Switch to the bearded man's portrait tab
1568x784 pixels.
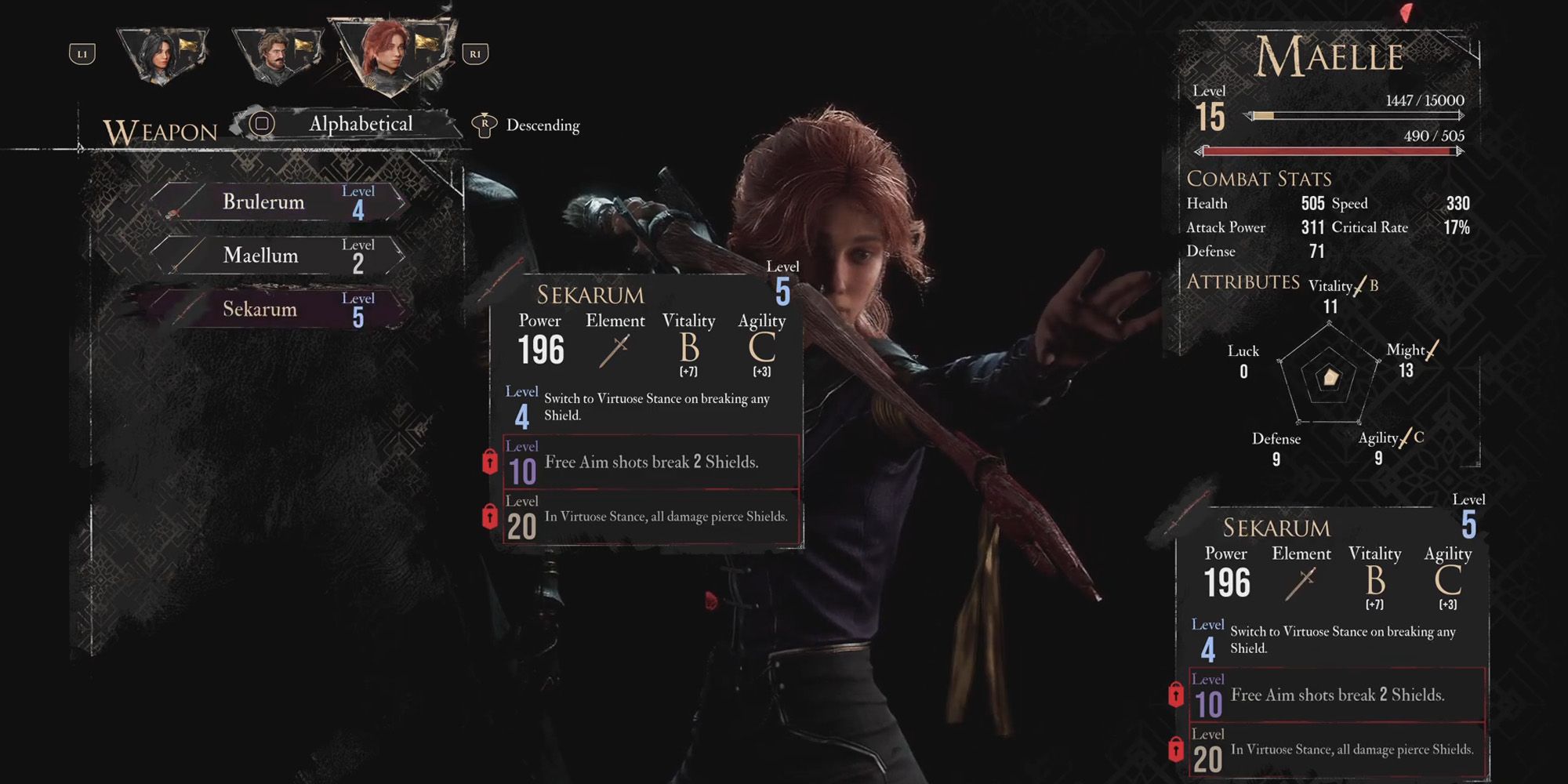pyautogui.click(x=276, y=53)
